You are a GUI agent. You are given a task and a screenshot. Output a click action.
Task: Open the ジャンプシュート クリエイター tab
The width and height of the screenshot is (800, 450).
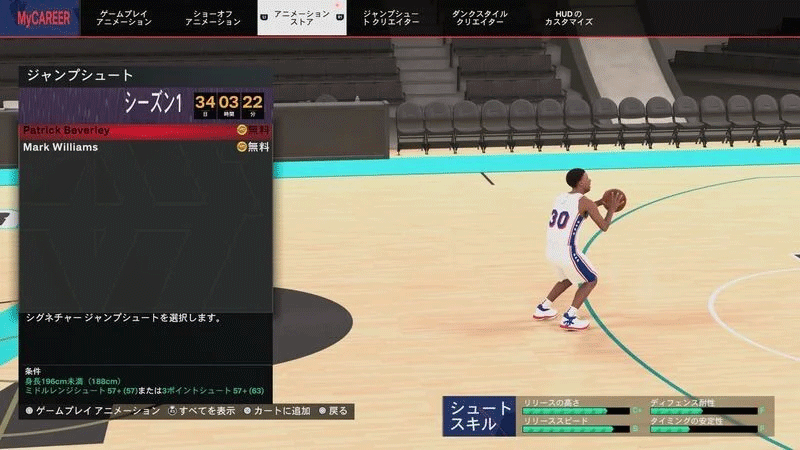[x=391, y=18]
